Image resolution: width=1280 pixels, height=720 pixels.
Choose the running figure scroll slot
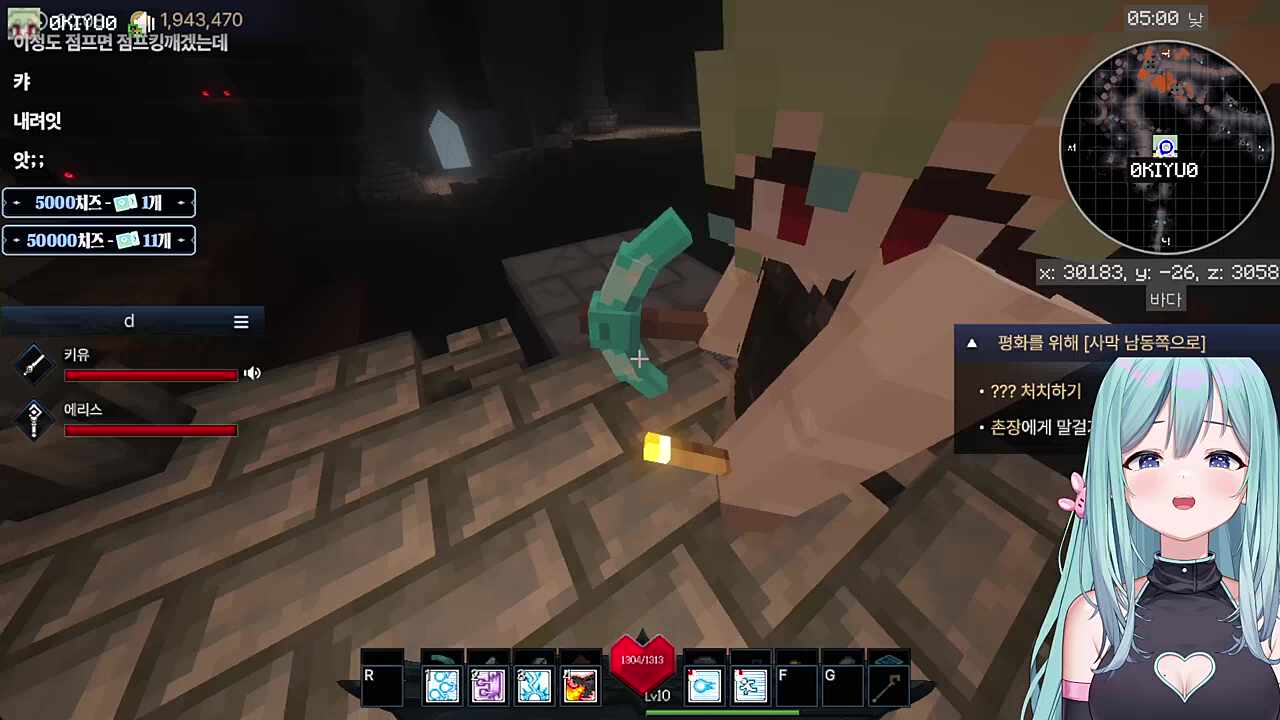[x=750, y=686]
